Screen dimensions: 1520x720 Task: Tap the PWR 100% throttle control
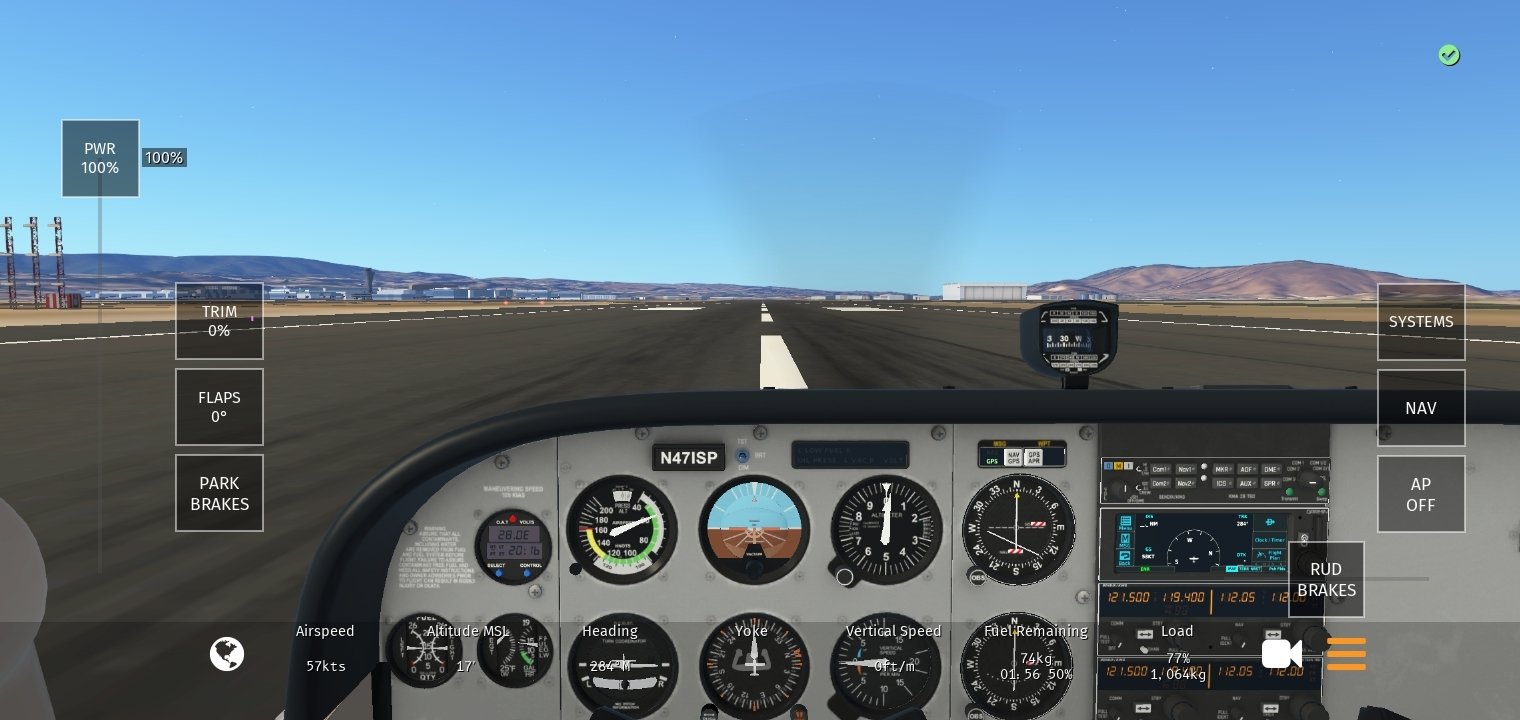pyautogui.click(x=100, y=158)
